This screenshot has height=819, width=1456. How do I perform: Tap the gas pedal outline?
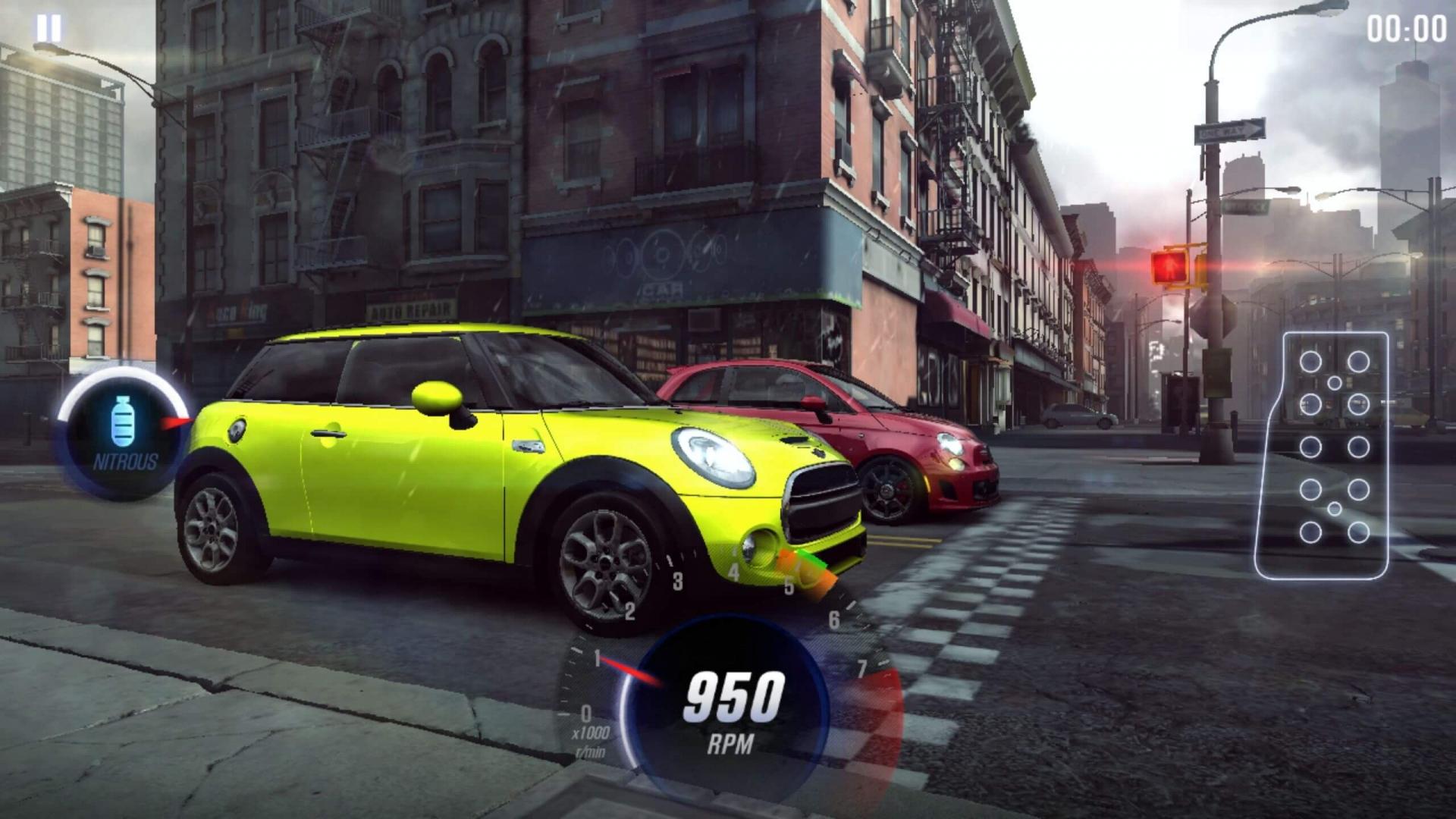pos(1323,455)
